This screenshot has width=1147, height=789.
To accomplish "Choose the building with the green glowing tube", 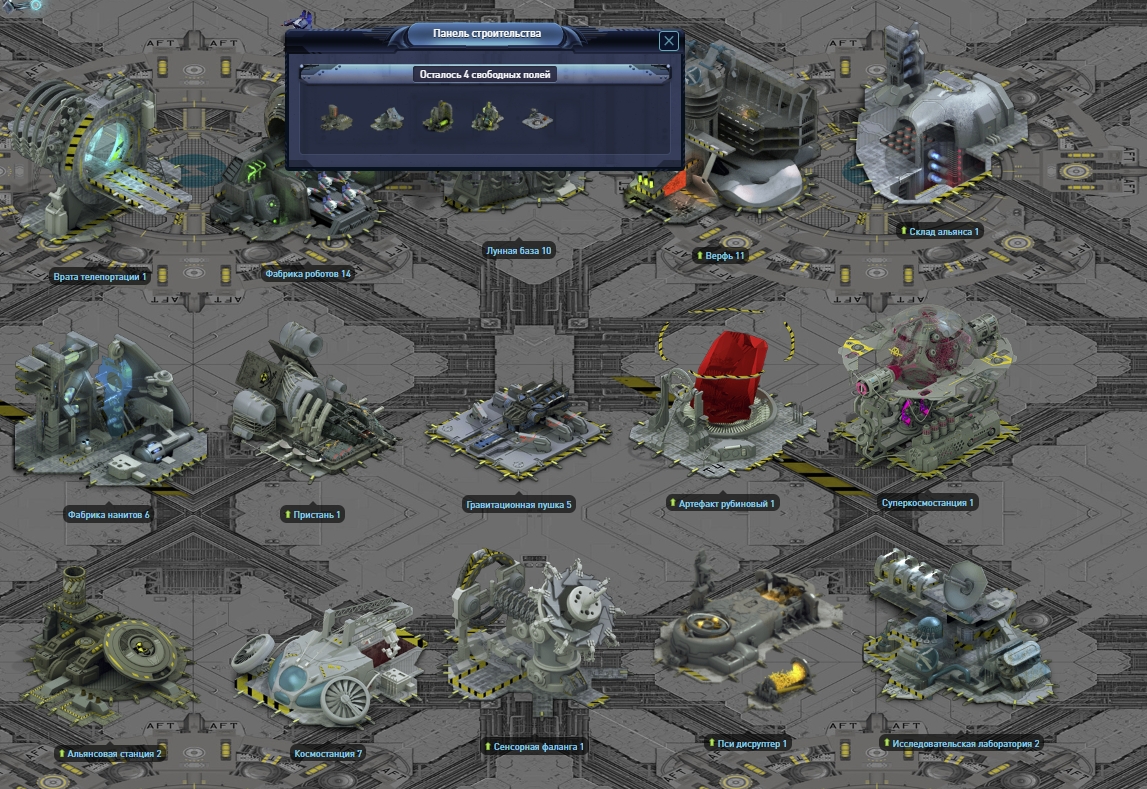I will coord(437,117).
